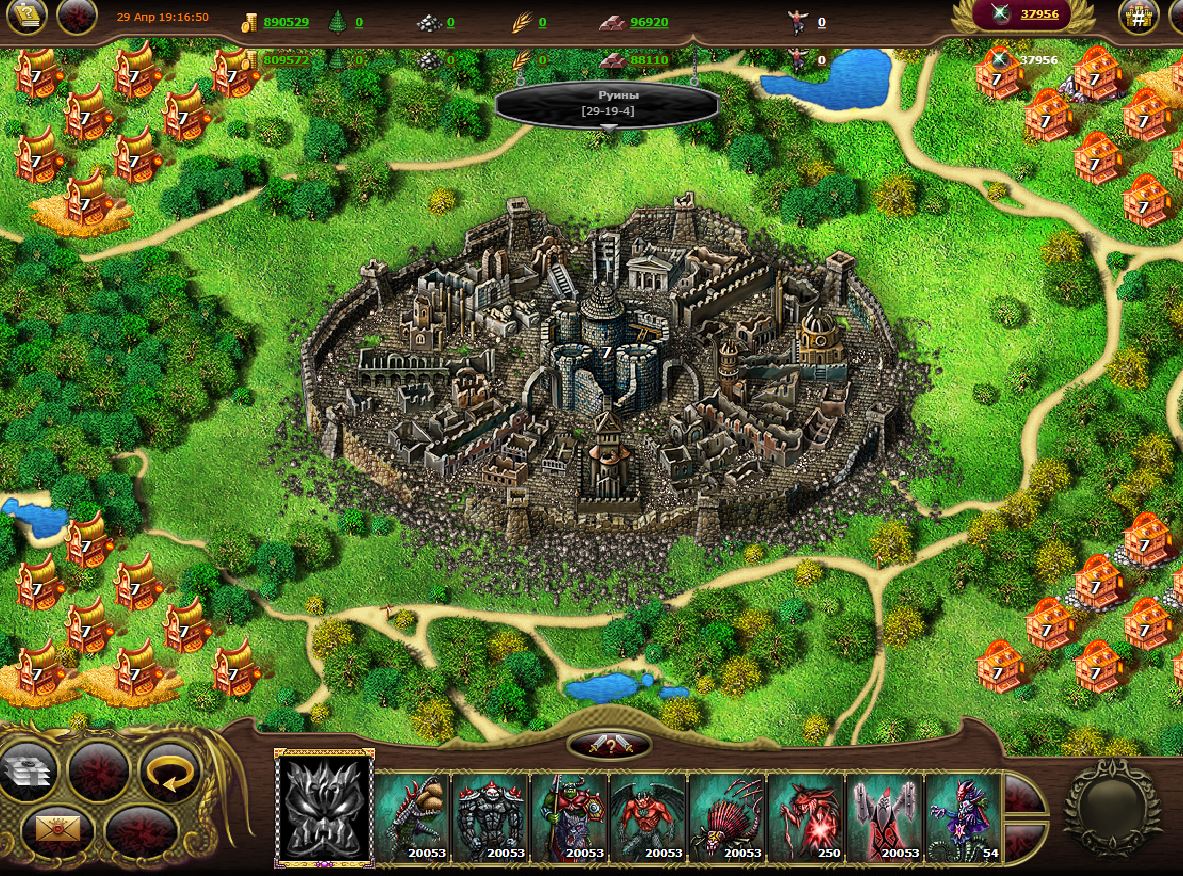Open the scroll icon menu in the top bar
Screen dimensions: 1183x876
pos(27,16)
